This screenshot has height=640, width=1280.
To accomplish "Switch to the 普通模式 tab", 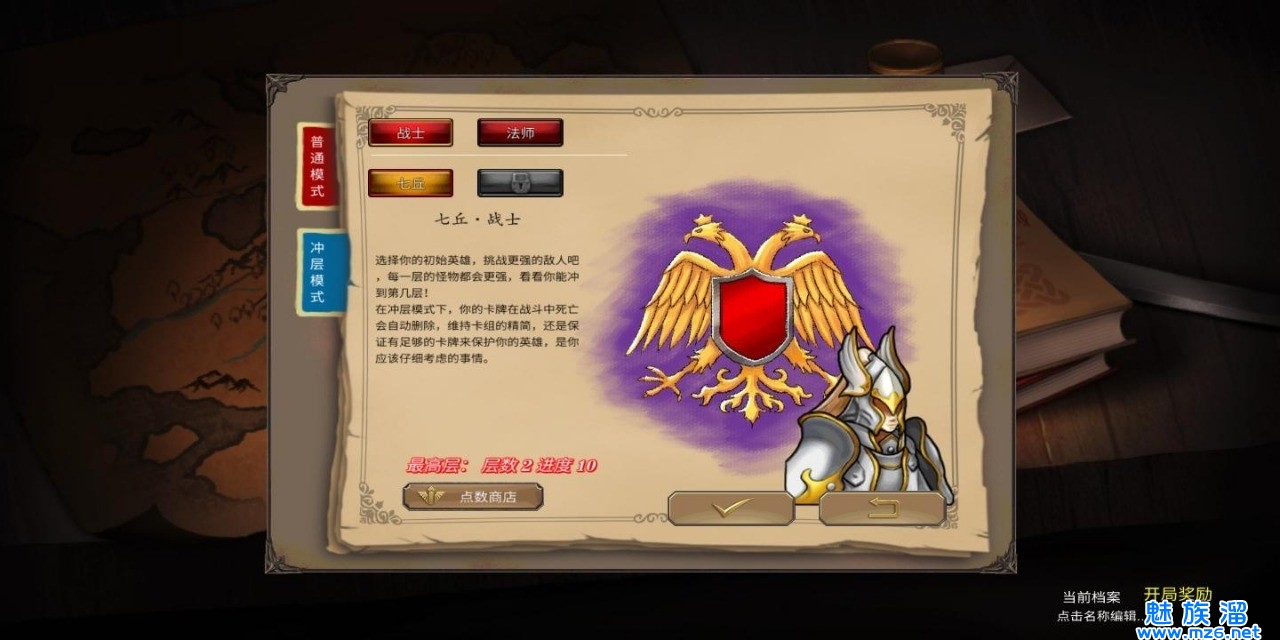I will pyautogui.click(x=317, y=166).
